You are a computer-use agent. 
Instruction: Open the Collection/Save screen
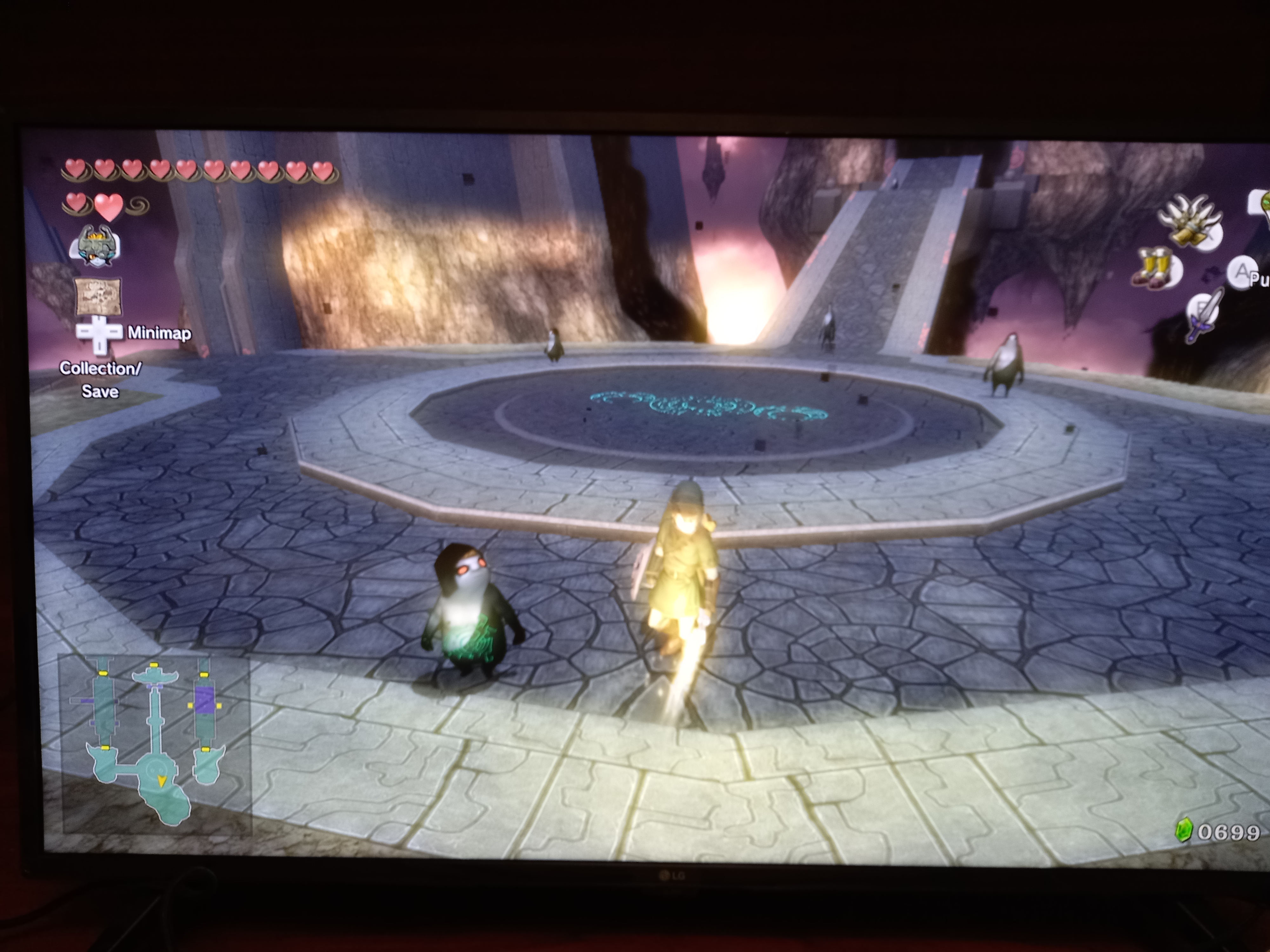point(100,379)
